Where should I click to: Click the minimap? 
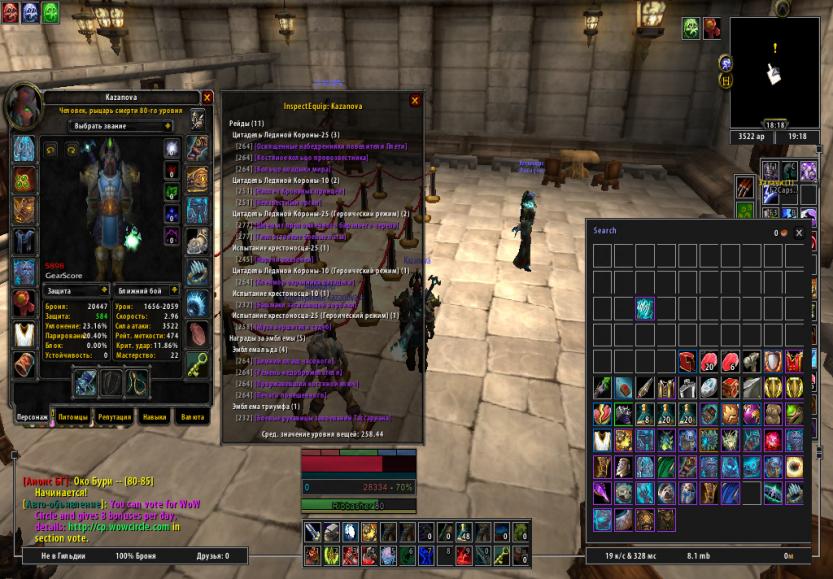773,72
